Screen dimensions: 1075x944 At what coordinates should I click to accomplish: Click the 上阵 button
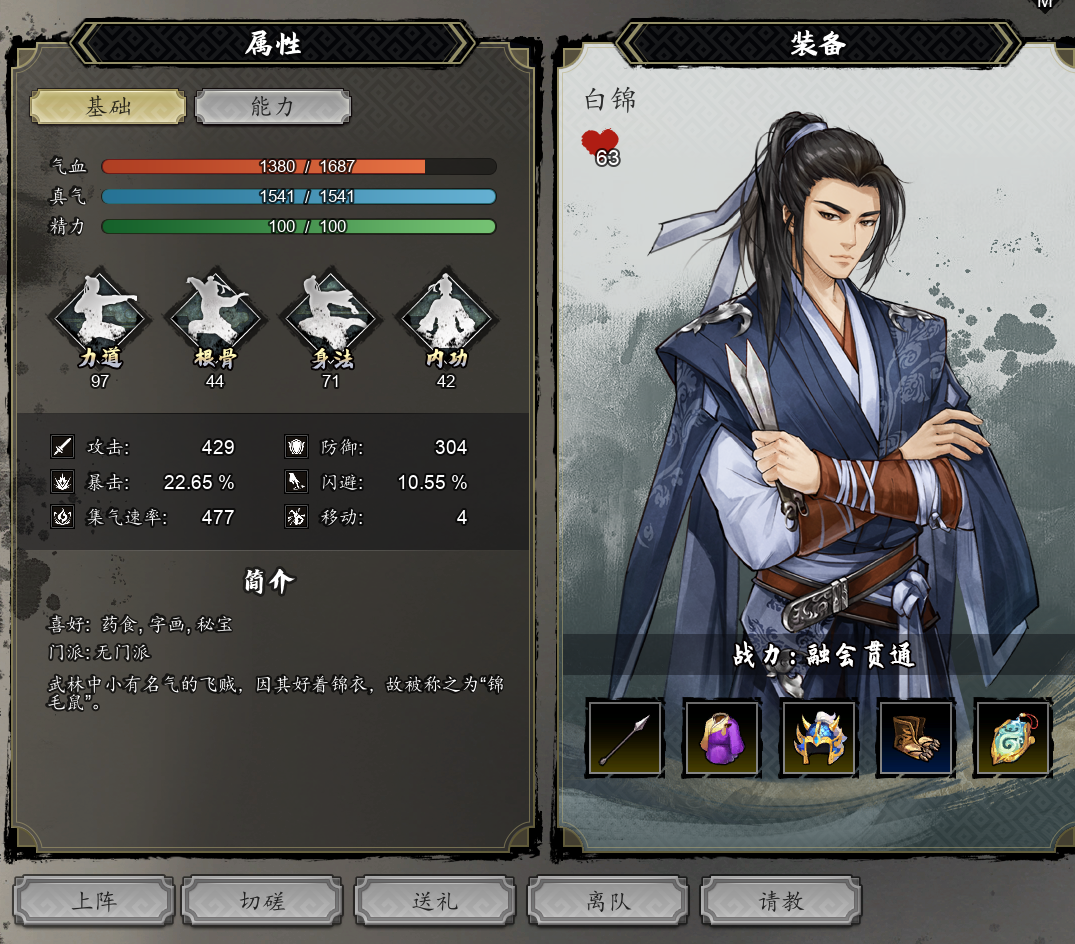(94, 901)
